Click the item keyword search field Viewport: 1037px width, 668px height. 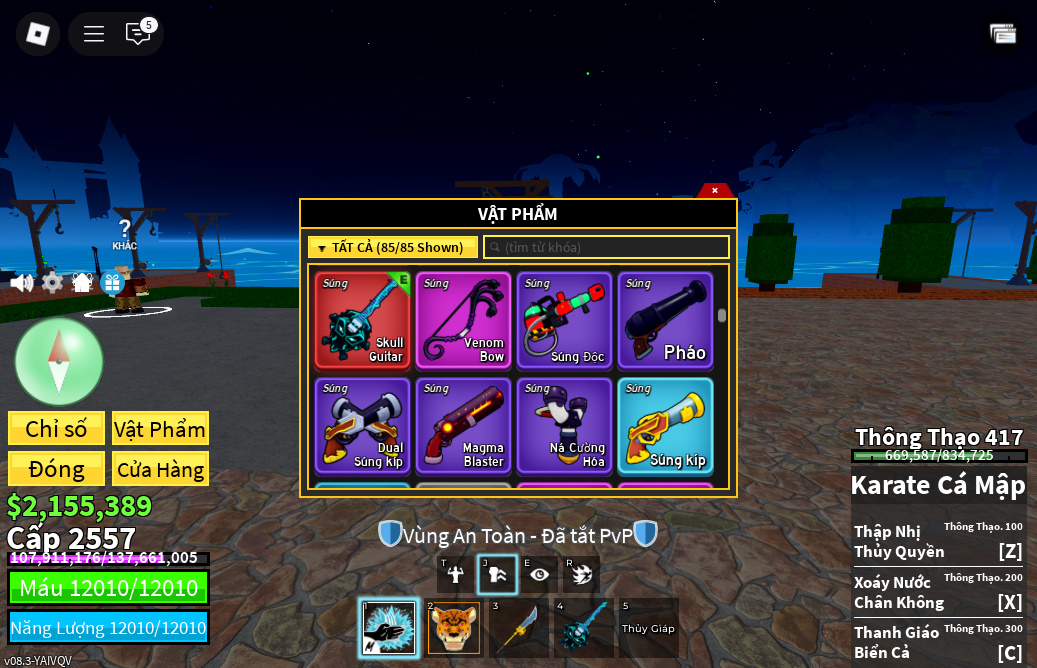click(x=606, y=247)
